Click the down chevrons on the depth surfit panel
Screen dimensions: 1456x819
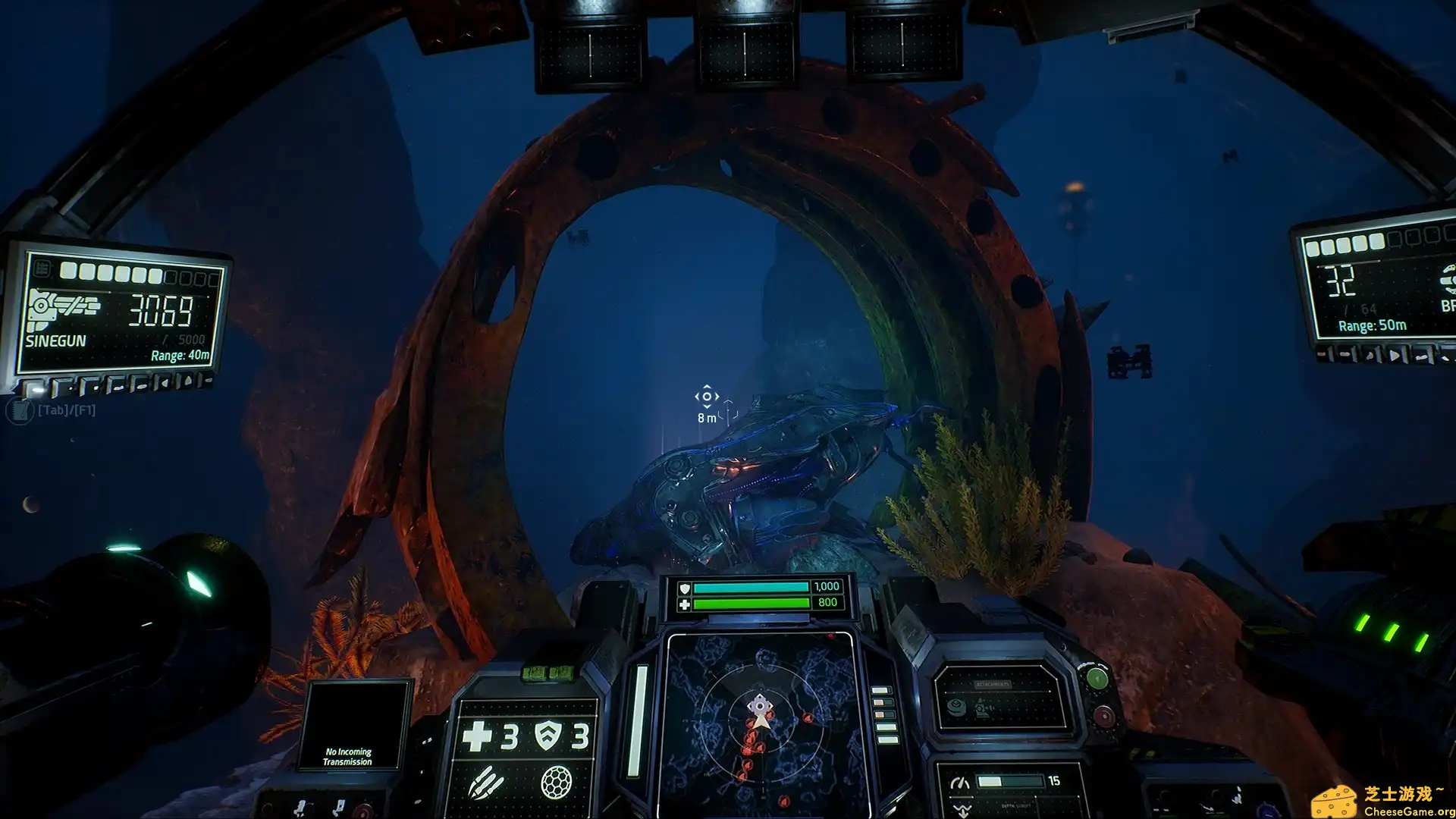[962, 809]
